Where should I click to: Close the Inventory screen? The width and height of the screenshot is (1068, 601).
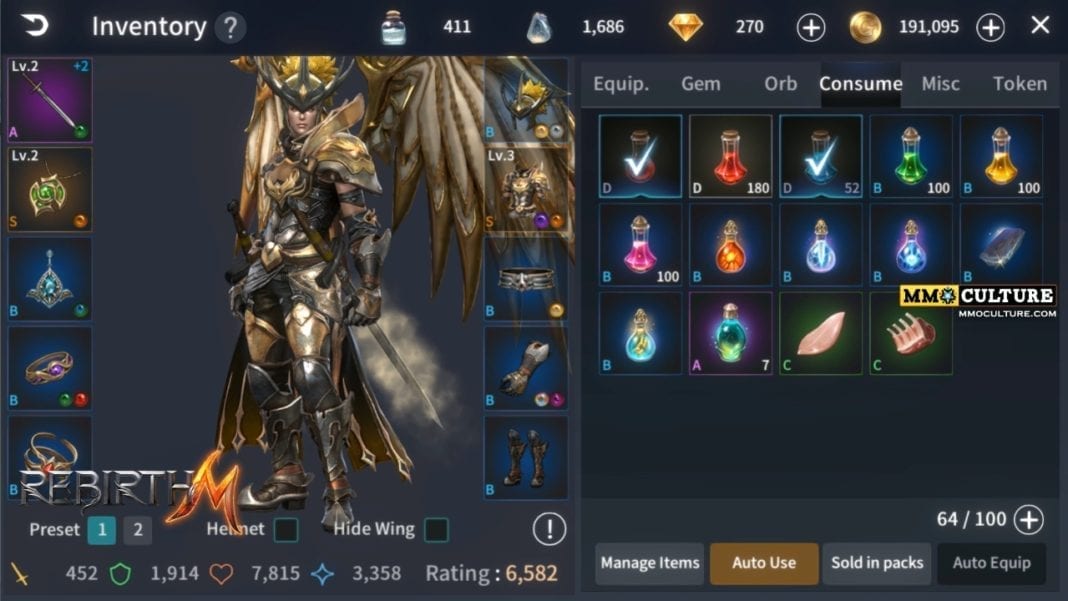[1040, 26]
